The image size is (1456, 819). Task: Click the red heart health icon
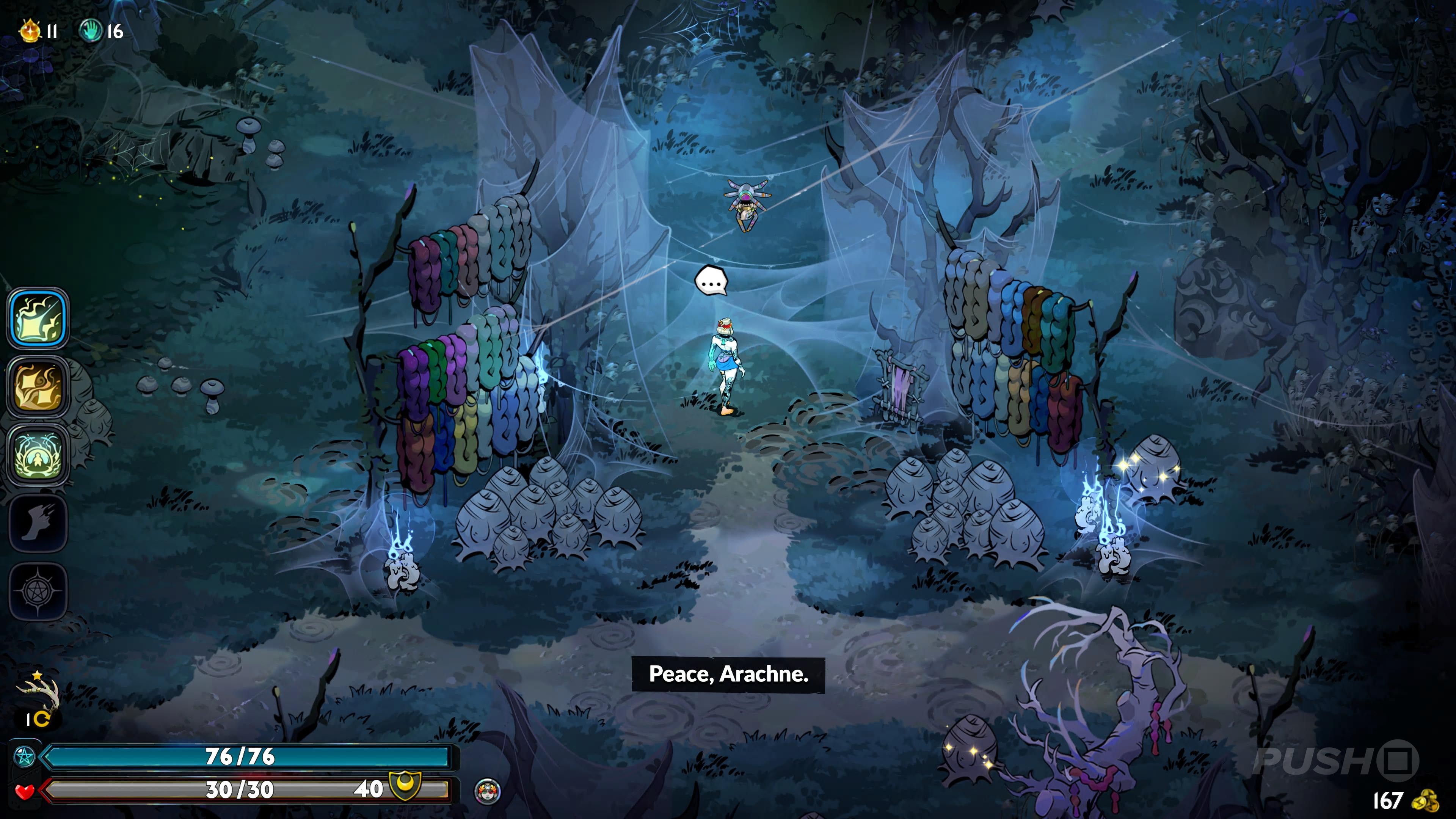click(24, 791)
